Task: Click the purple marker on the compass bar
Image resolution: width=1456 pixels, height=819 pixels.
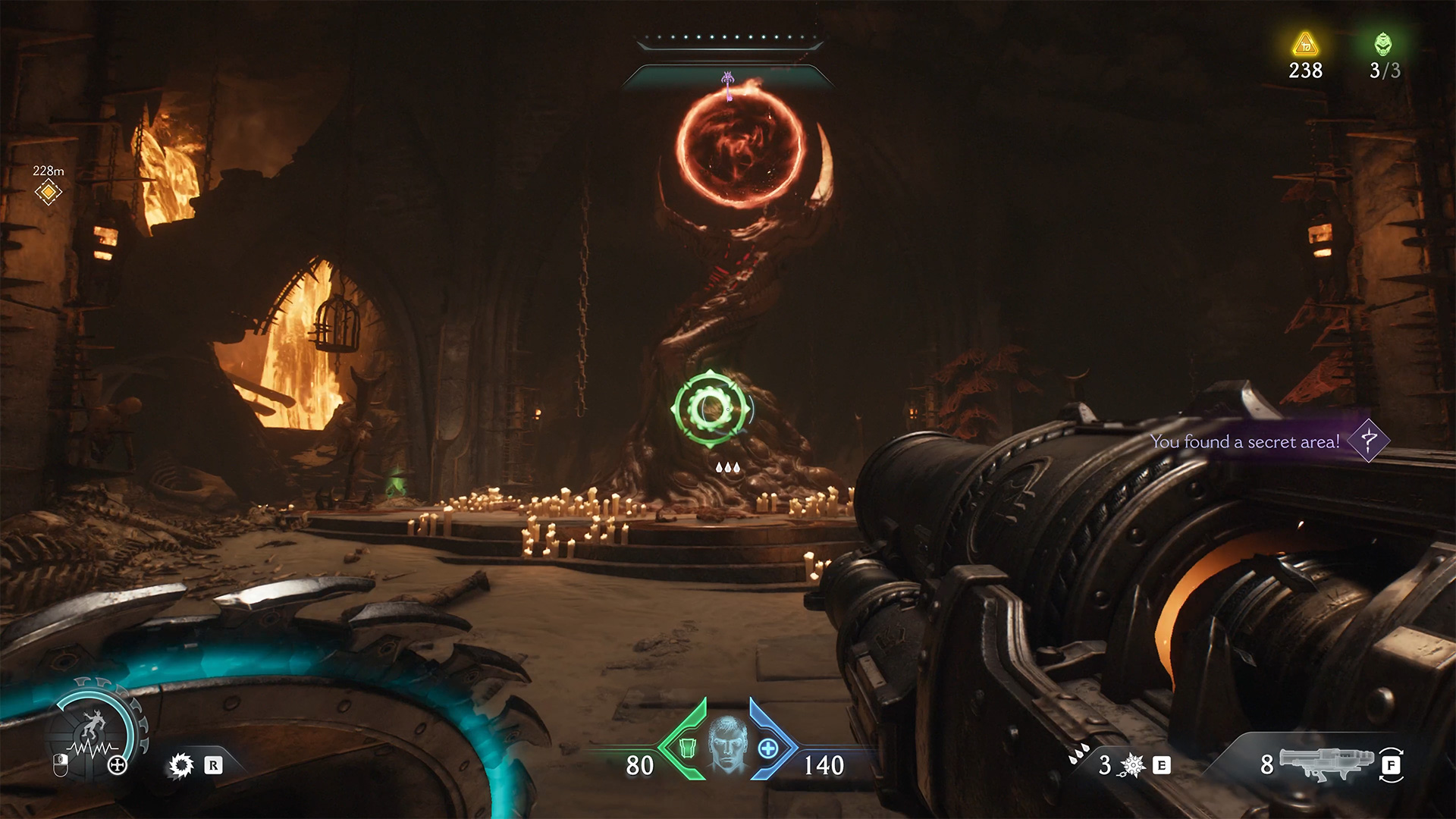Action: click(728, 81)
